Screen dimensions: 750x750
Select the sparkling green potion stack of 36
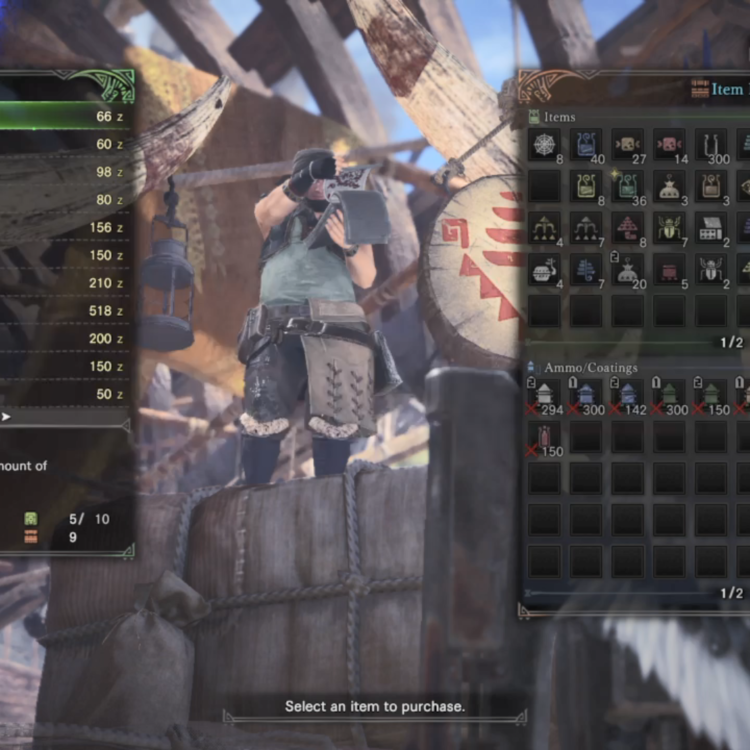[628, 186]
